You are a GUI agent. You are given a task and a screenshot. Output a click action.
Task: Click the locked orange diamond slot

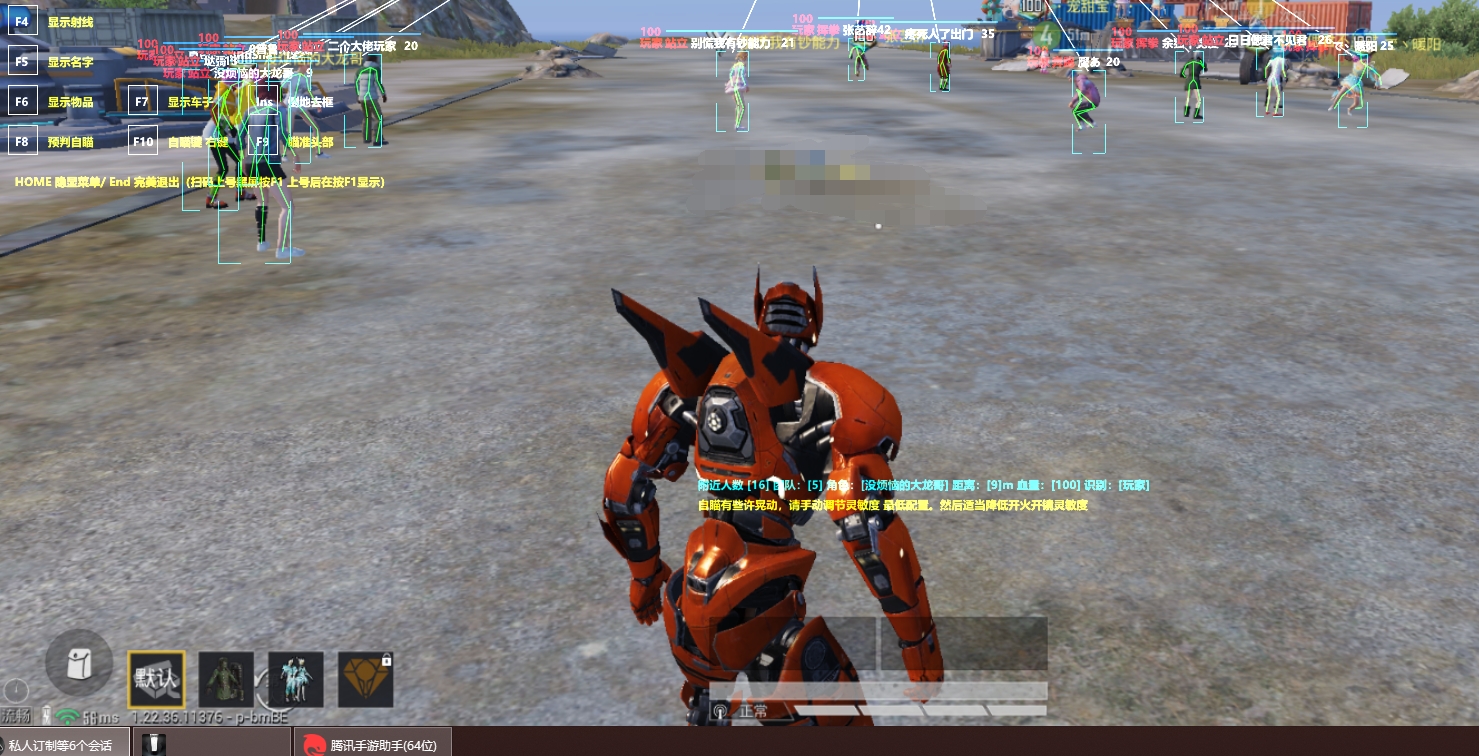[x=366, y=680]
